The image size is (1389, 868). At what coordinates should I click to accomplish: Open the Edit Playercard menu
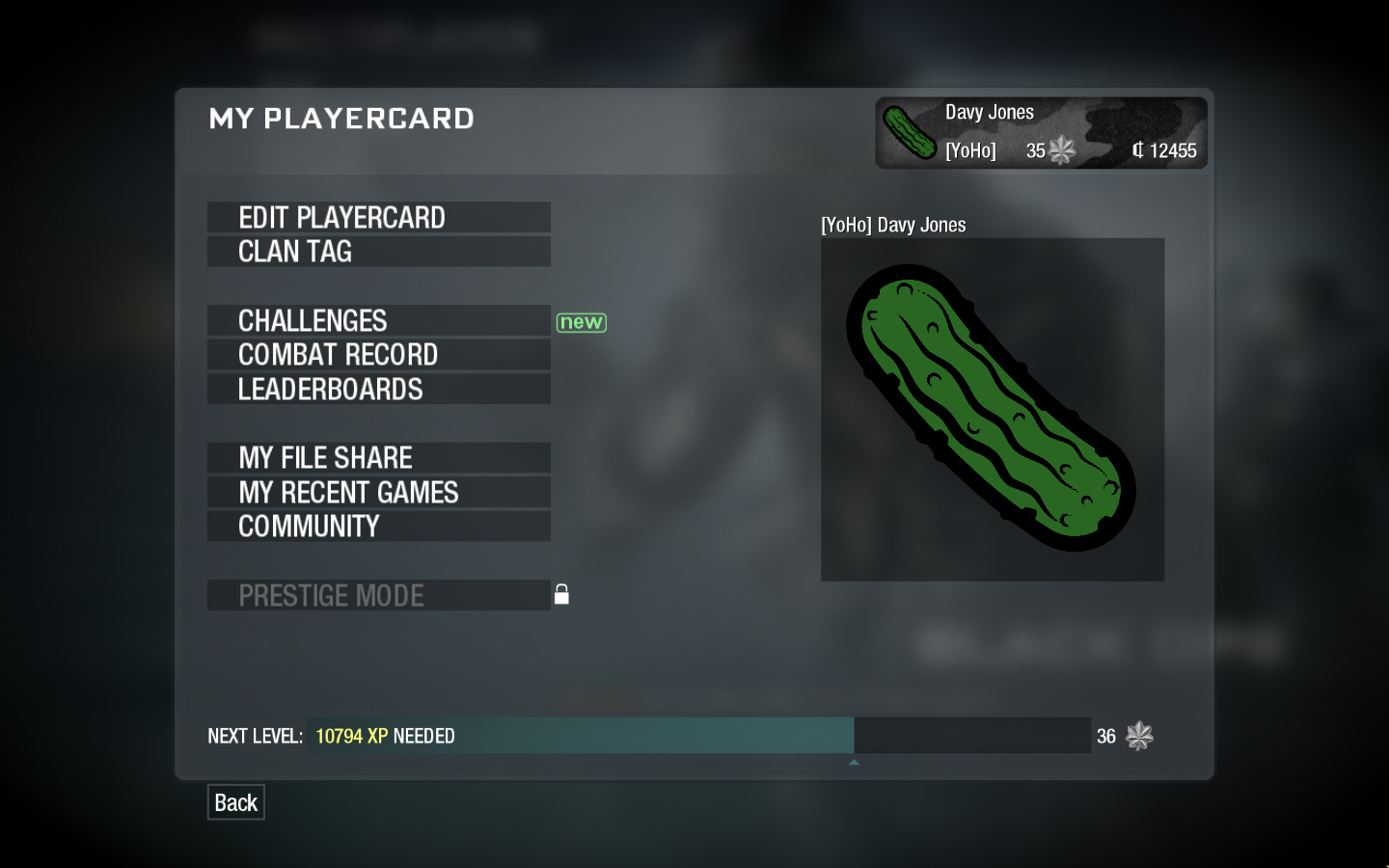(378, 218)
